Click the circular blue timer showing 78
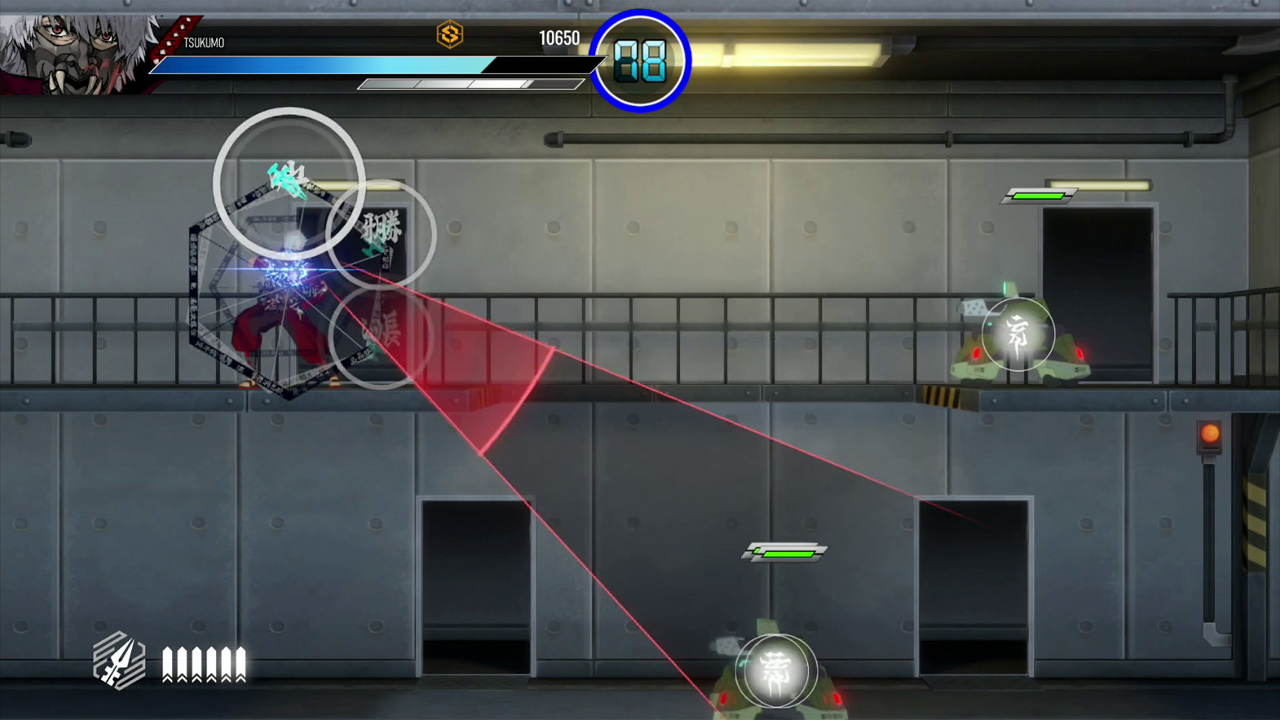 pyautogui.click(x=640, y=61)
